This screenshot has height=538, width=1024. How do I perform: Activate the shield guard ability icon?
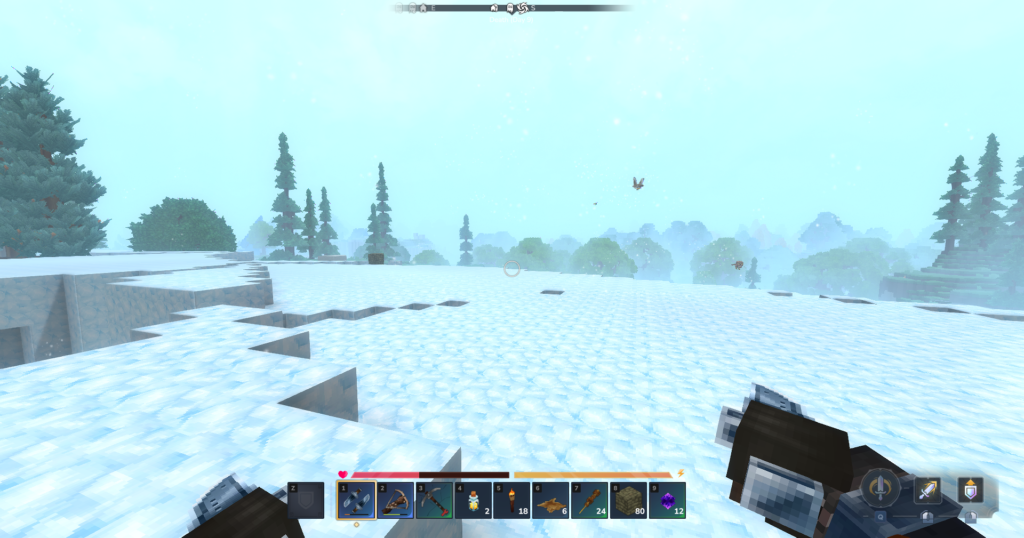click(969, 489)
